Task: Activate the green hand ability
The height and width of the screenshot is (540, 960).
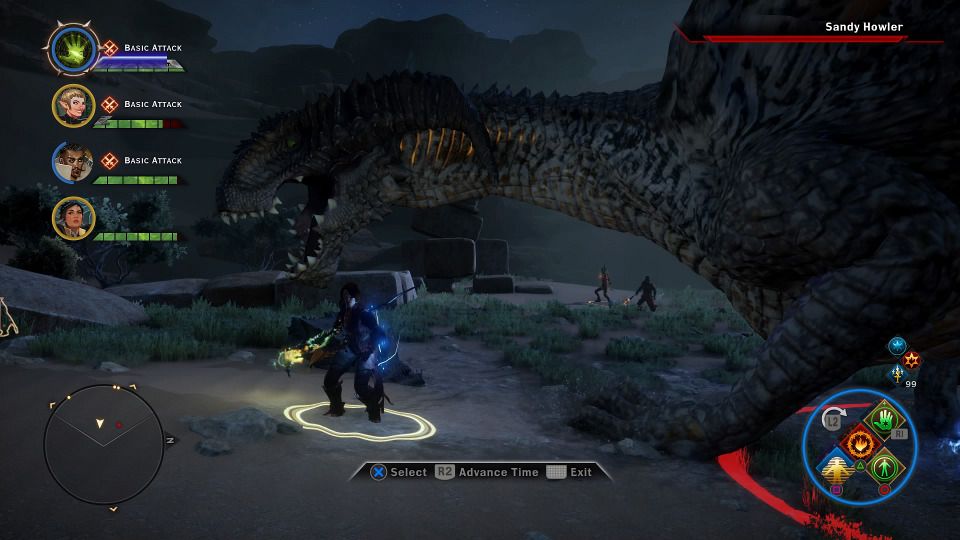Action: (x=883, y=418)
